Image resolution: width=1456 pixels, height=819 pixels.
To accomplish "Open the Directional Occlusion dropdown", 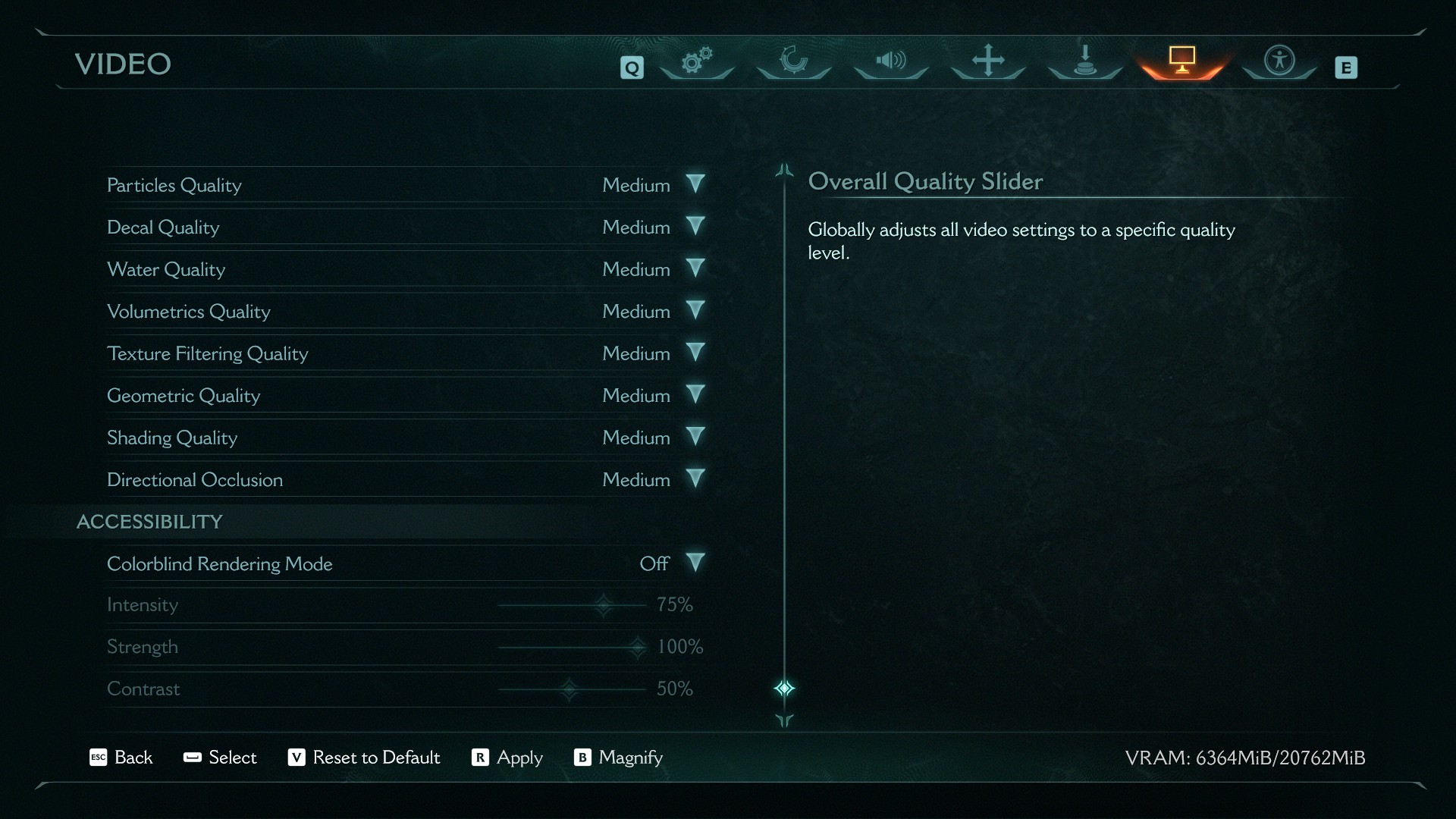I will tap(695, 479).
